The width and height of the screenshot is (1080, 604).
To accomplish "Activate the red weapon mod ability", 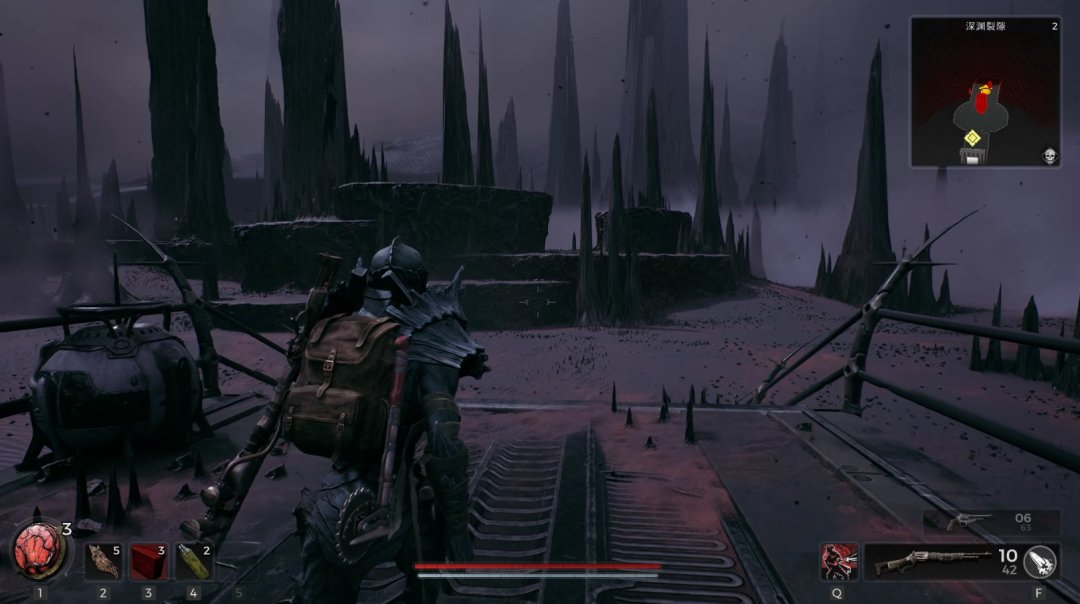I will [837, 561].
